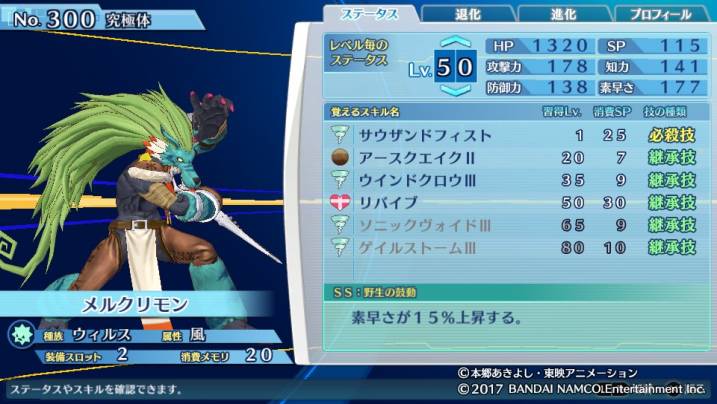Open the 進化 tab
This screenshot has width=717, height=404.
[x=564, y=14]
